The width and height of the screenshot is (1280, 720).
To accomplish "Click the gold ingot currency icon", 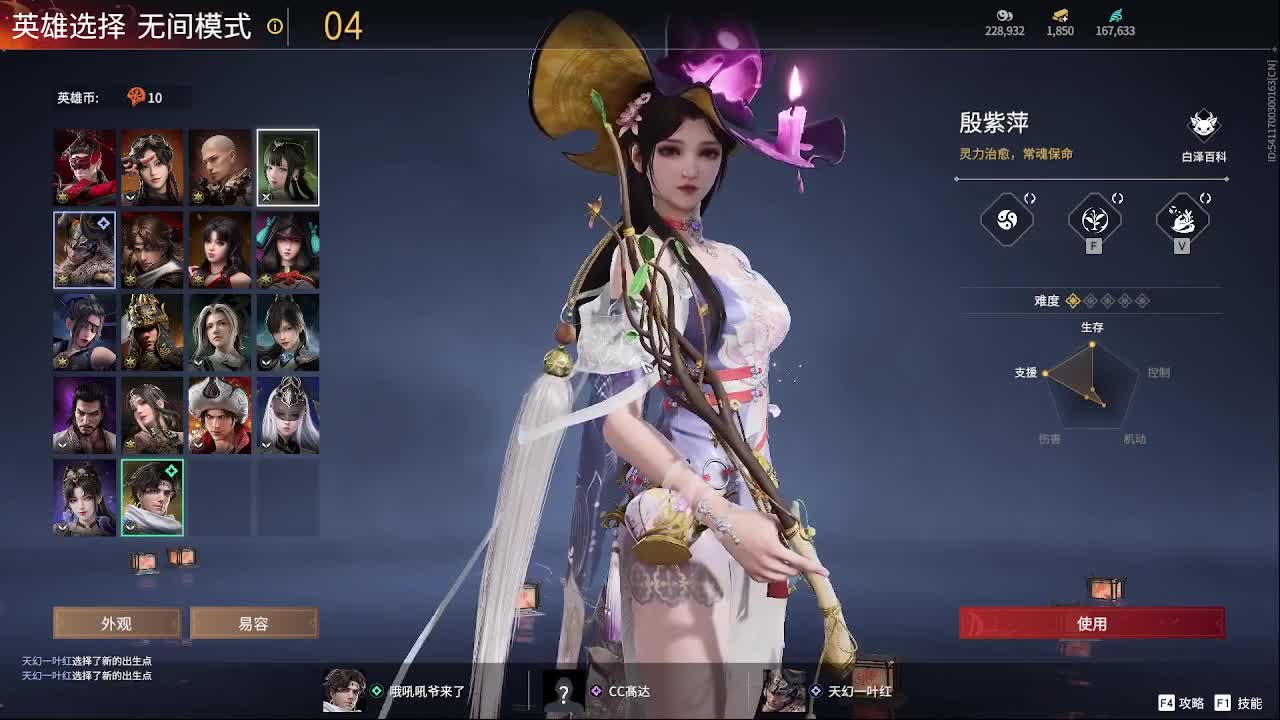I will (x=1059, y=17).
